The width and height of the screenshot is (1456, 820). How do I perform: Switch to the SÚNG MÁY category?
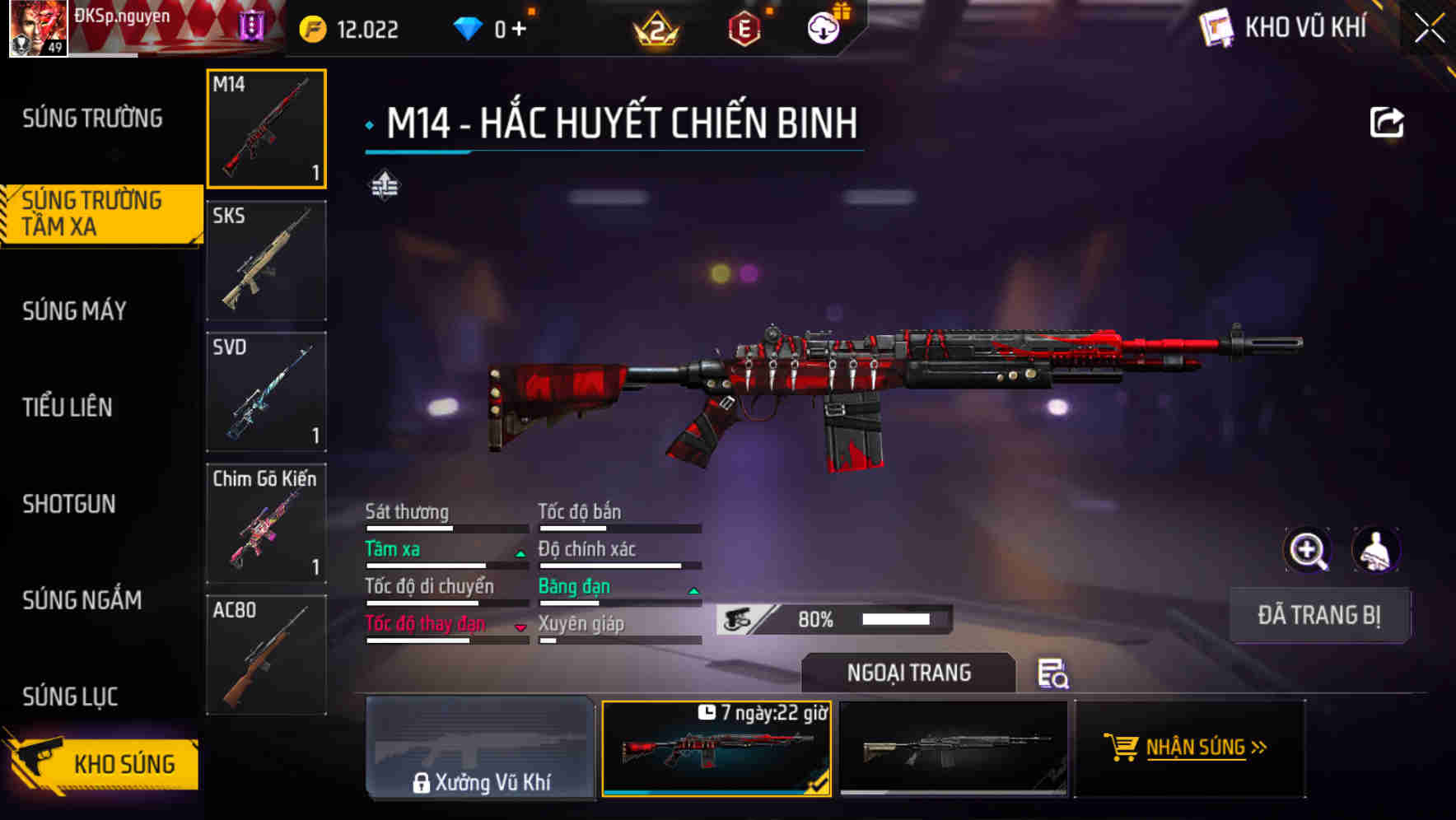[x=74, y=311]
